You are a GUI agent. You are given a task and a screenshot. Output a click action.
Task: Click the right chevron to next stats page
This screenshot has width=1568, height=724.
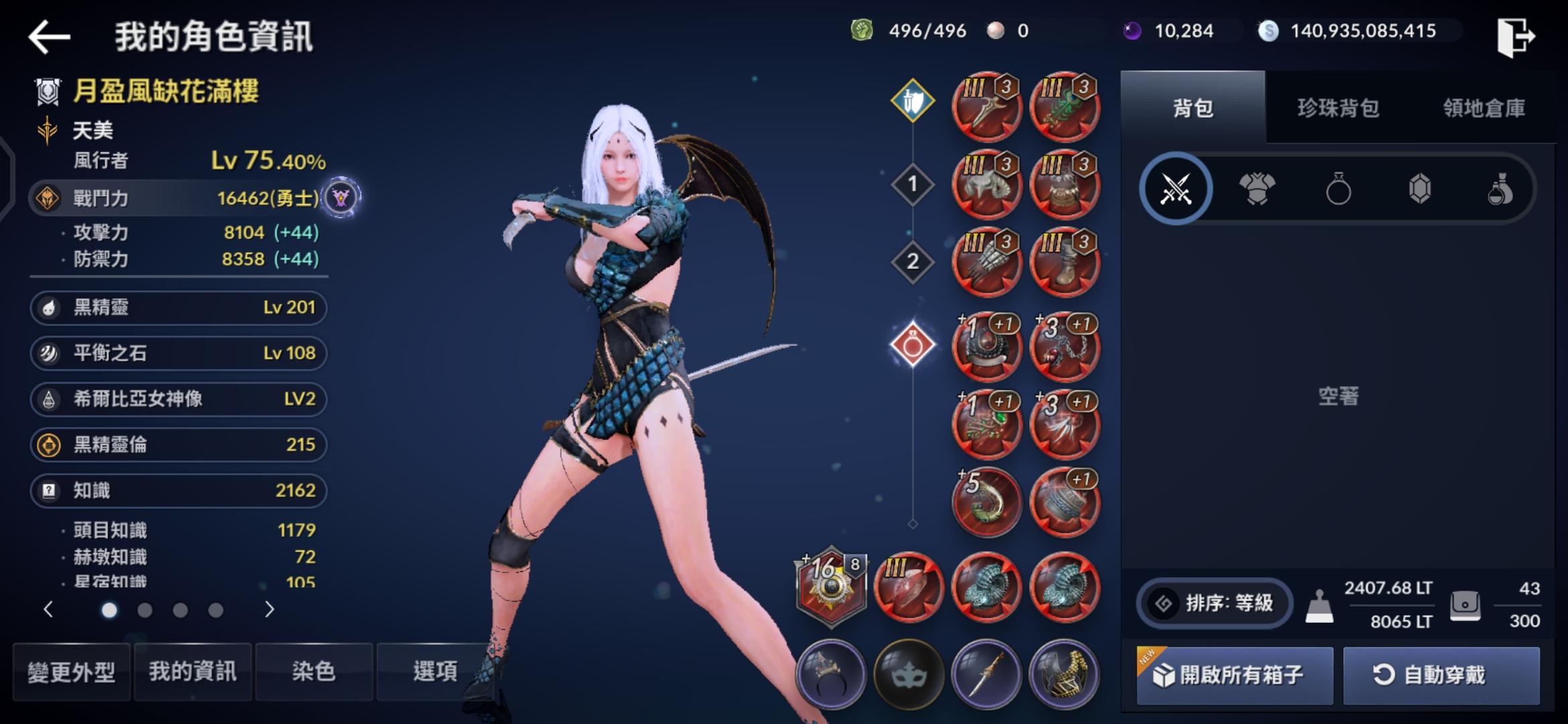click(270, 611)
